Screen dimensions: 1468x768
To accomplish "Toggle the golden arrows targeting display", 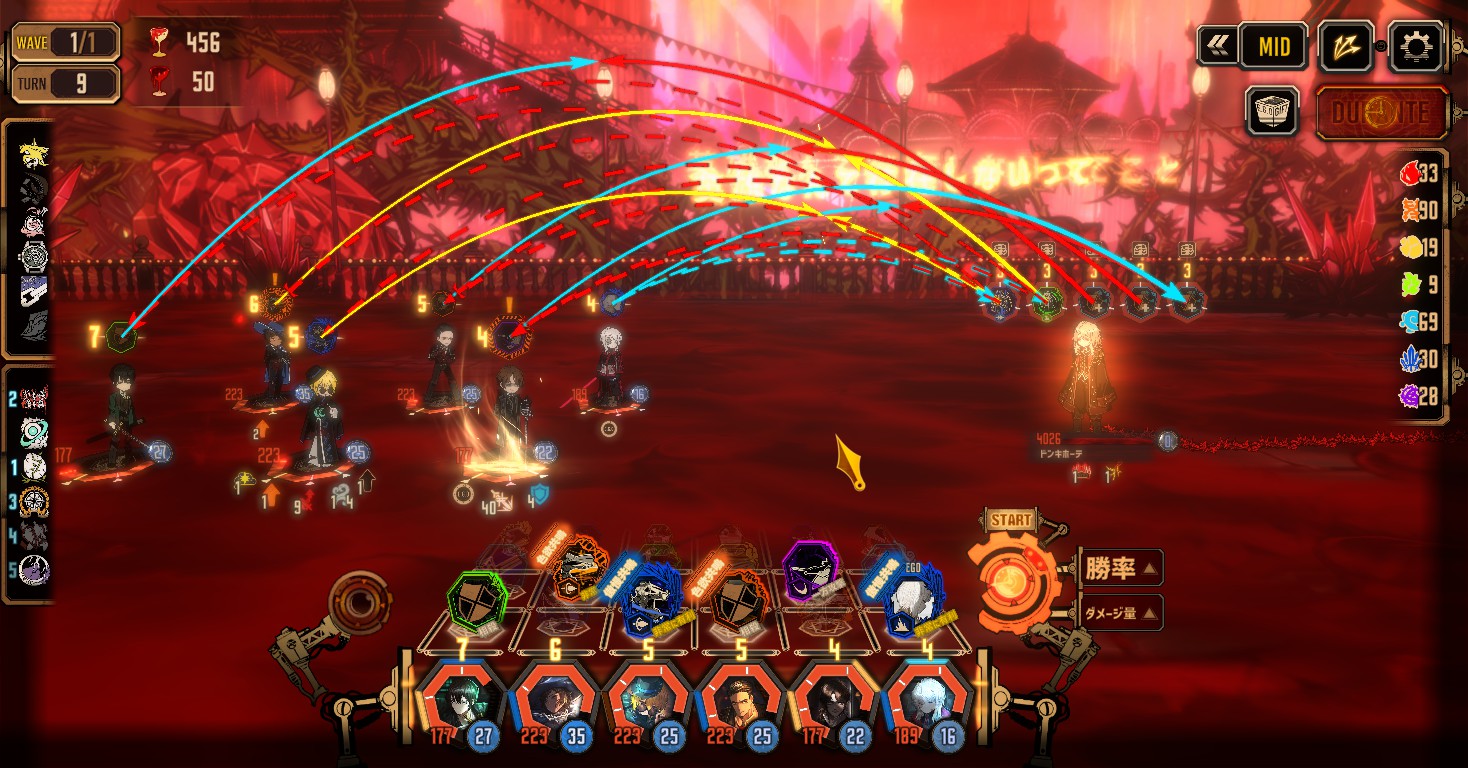I will (1347, 46).
